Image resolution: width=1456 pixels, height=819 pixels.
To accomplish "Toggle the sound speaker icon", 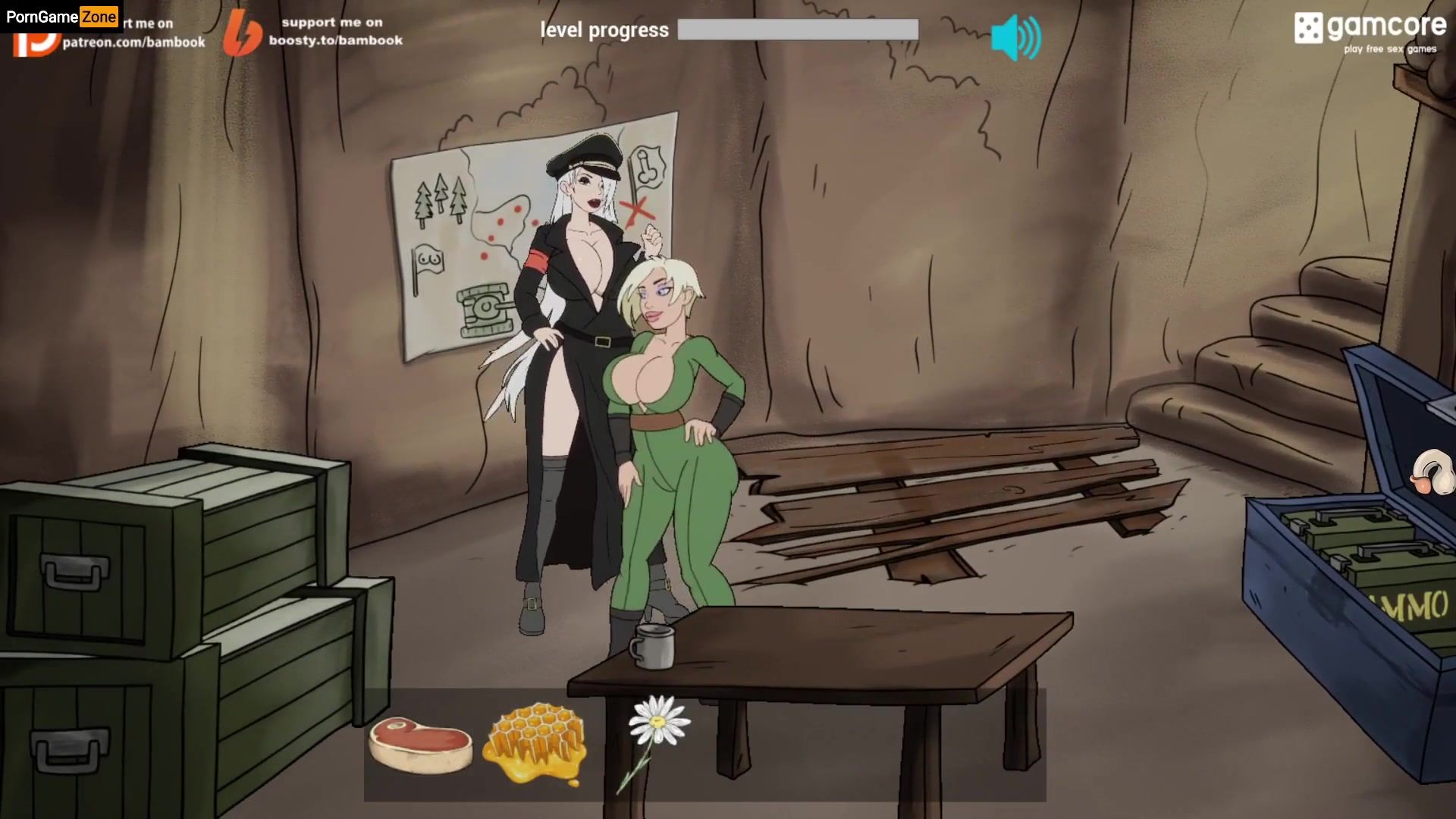I will [x=1015, y=36].
